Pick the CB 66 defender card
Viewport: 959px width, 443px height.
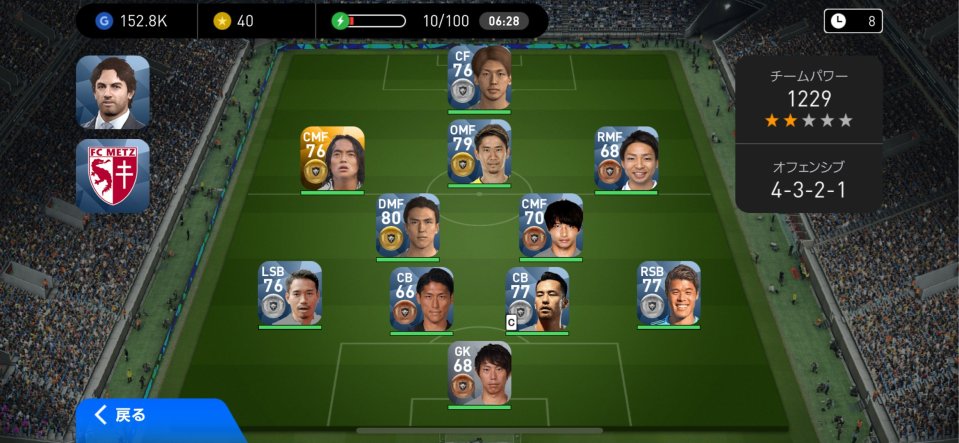421,299
